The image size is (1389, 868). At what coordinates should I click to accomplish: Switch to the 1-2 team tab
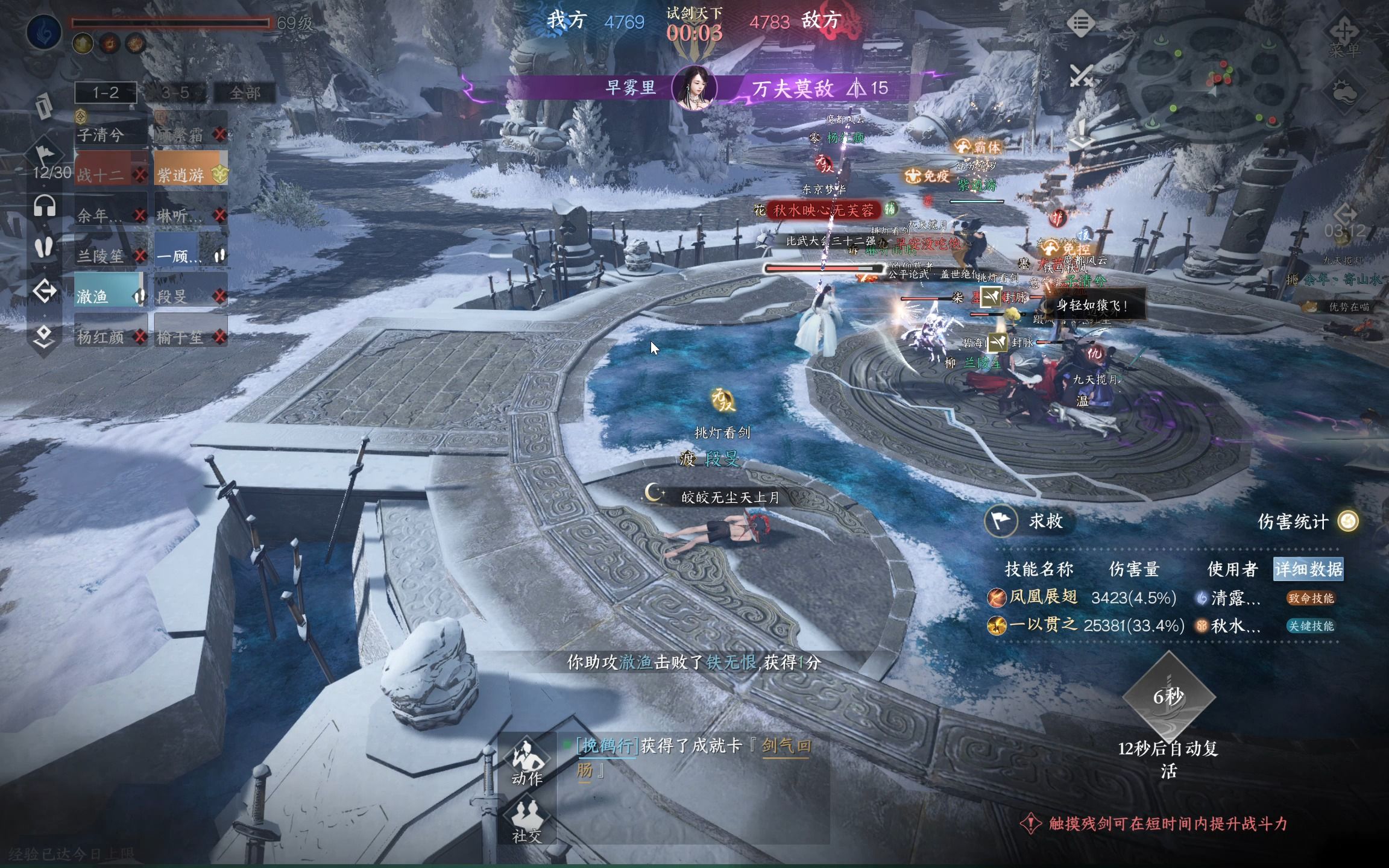pos(106,92)
